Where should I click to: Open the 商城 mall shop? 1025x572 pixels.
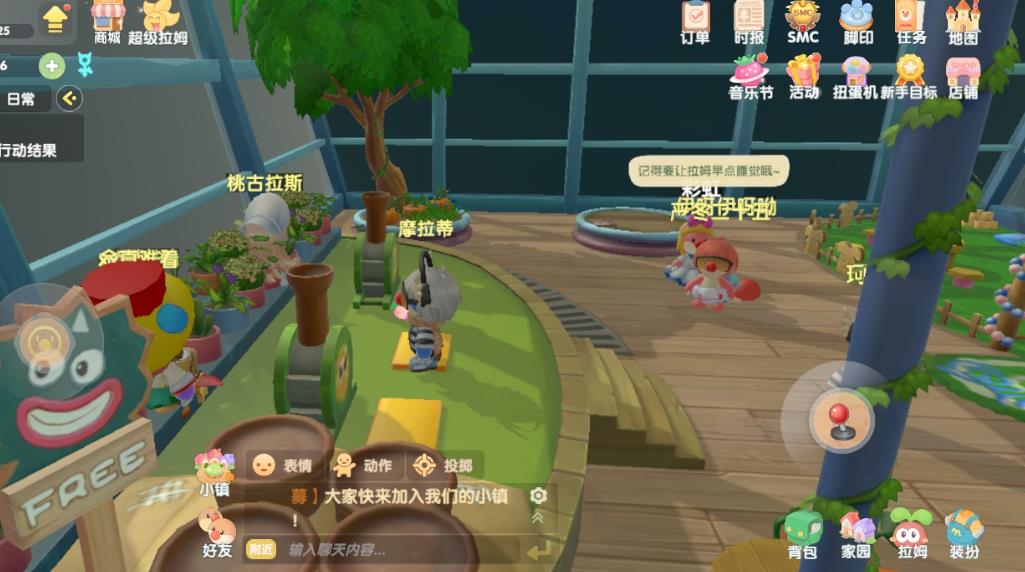(x=108, y=21)
